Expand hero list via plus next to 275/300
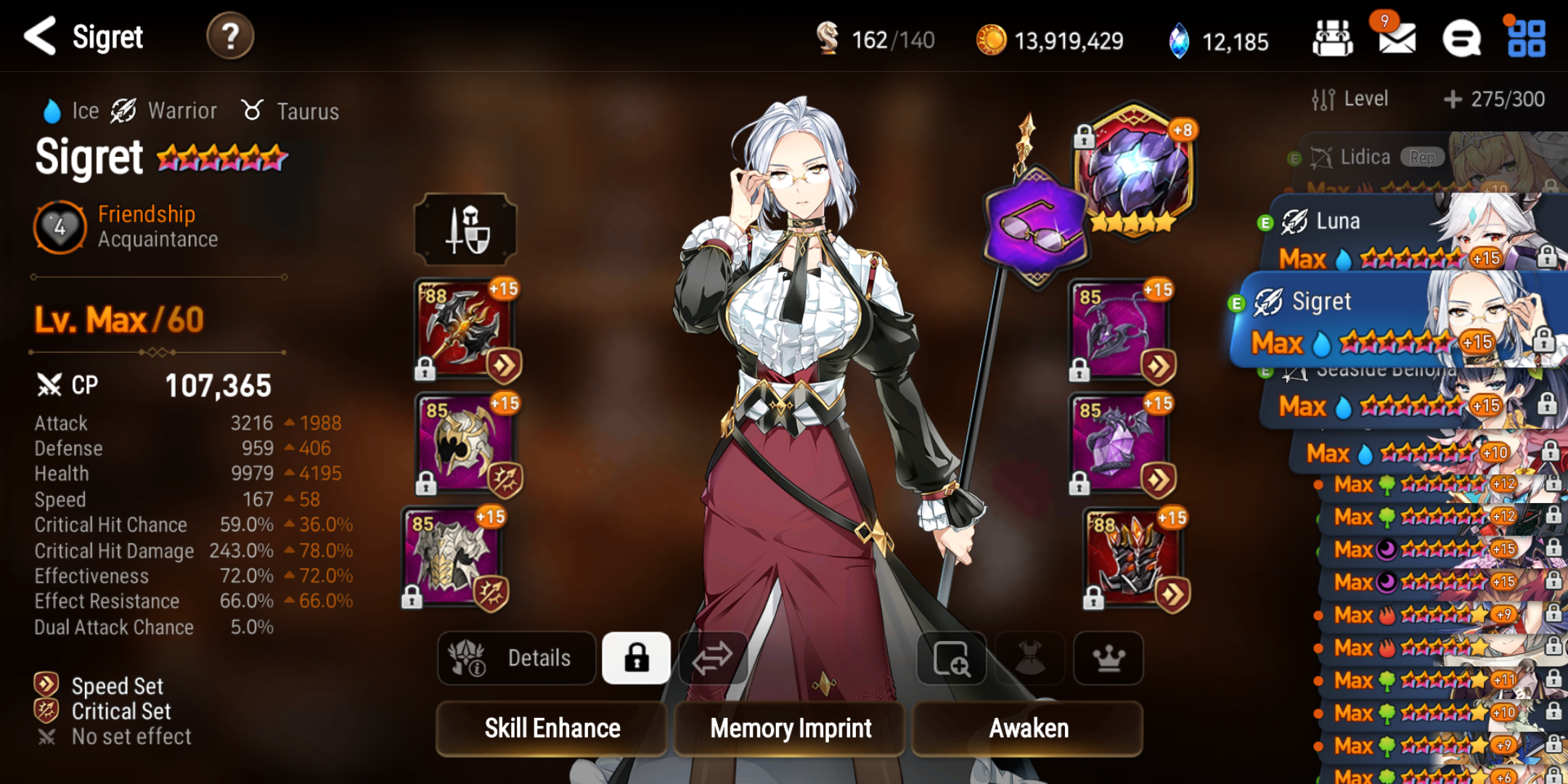This screenshot has width=1568, height=784. click(1452, 99)
